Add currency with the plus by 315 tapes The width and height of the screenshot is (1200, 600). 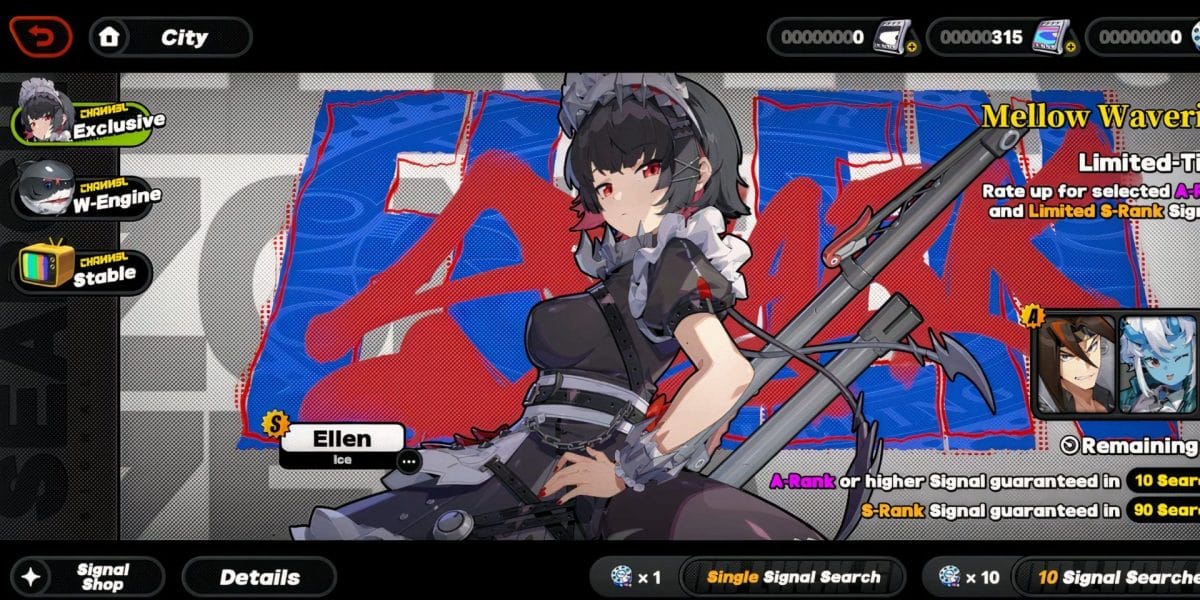(1071, 47)
